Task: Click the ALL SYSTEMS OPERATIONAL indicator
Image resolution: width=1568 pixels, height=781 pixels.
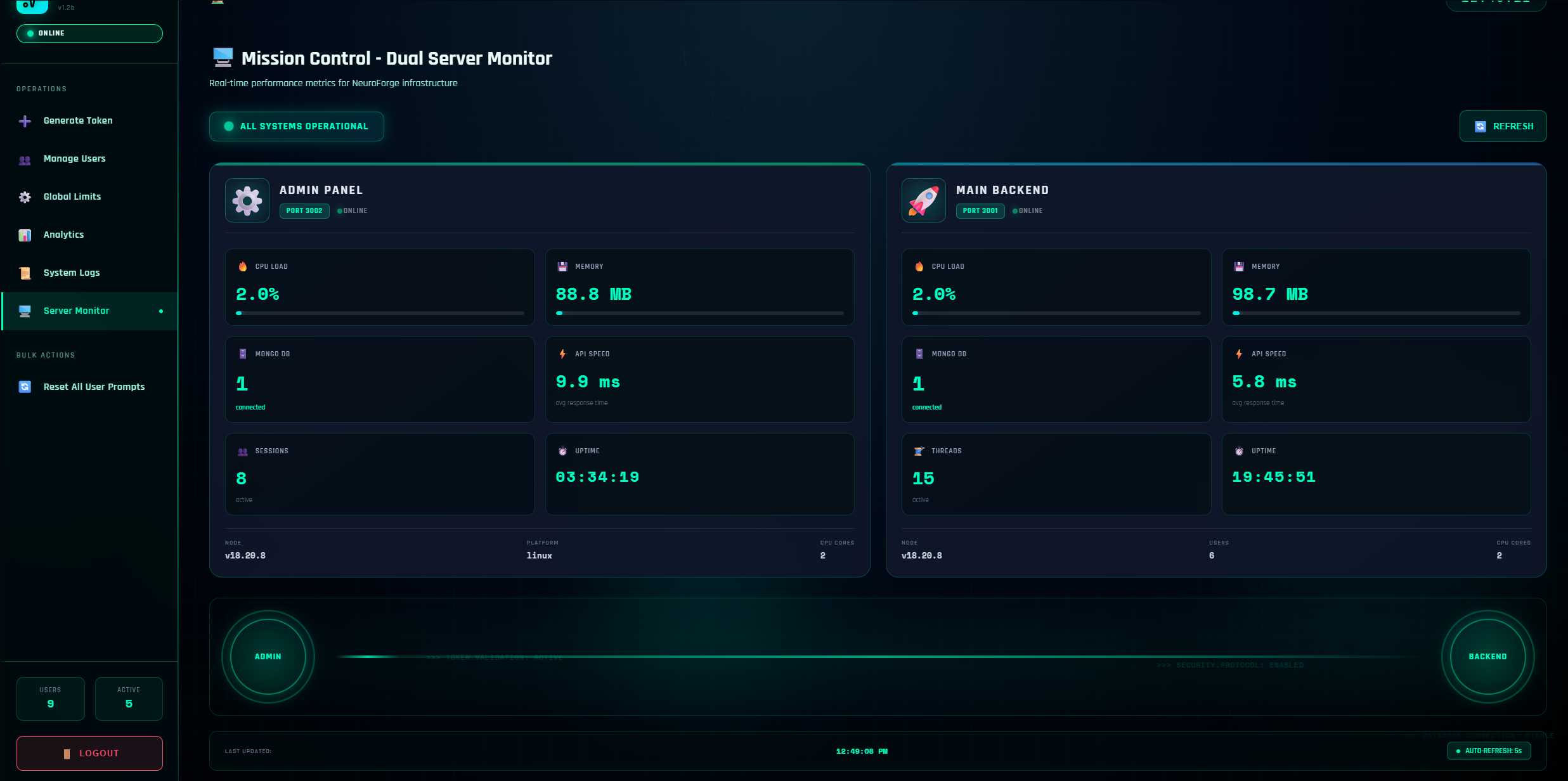Action: click(296, 126)
